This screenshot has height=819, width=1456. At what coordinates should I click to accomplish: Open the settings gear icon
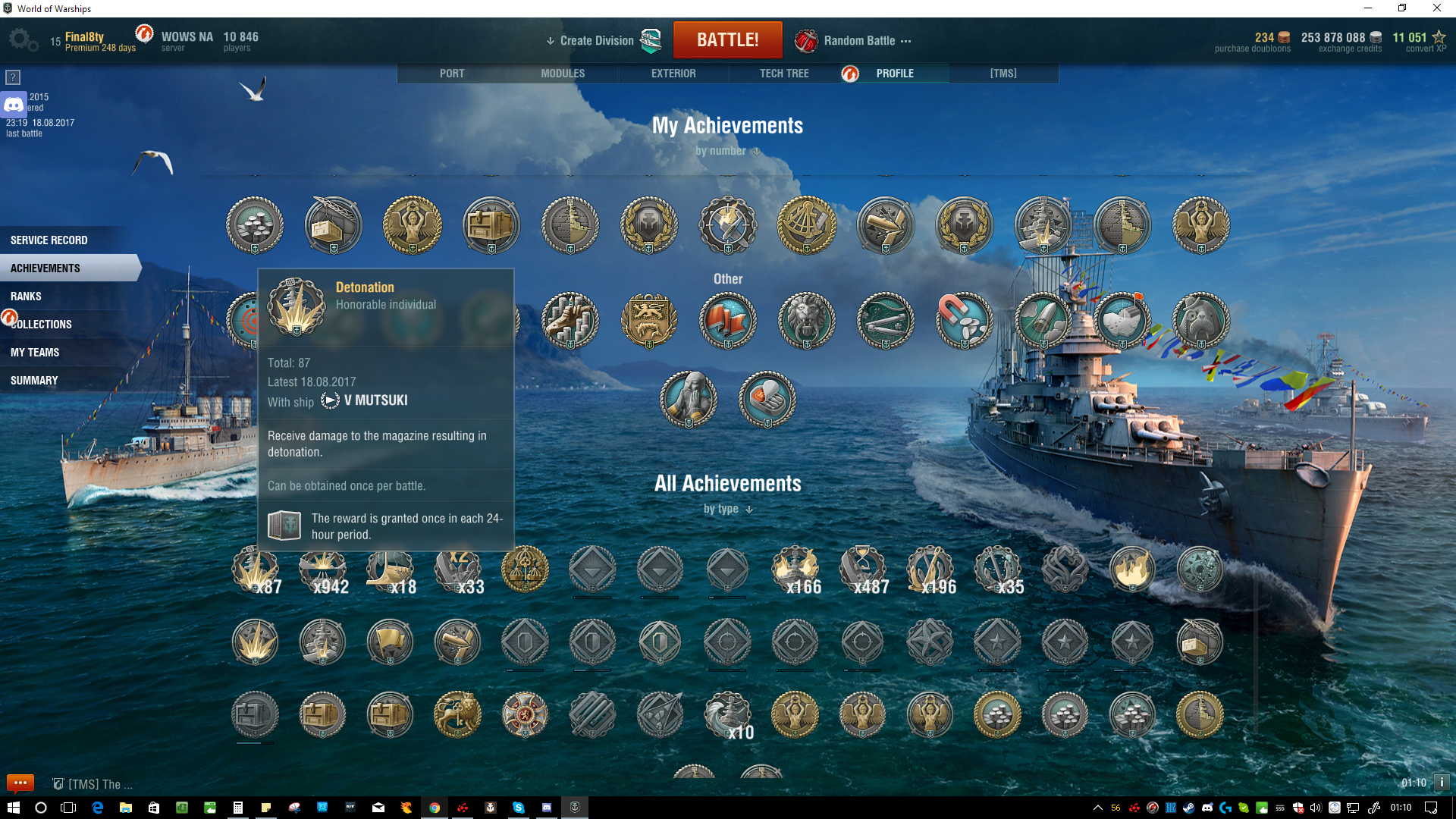[23, 40]
